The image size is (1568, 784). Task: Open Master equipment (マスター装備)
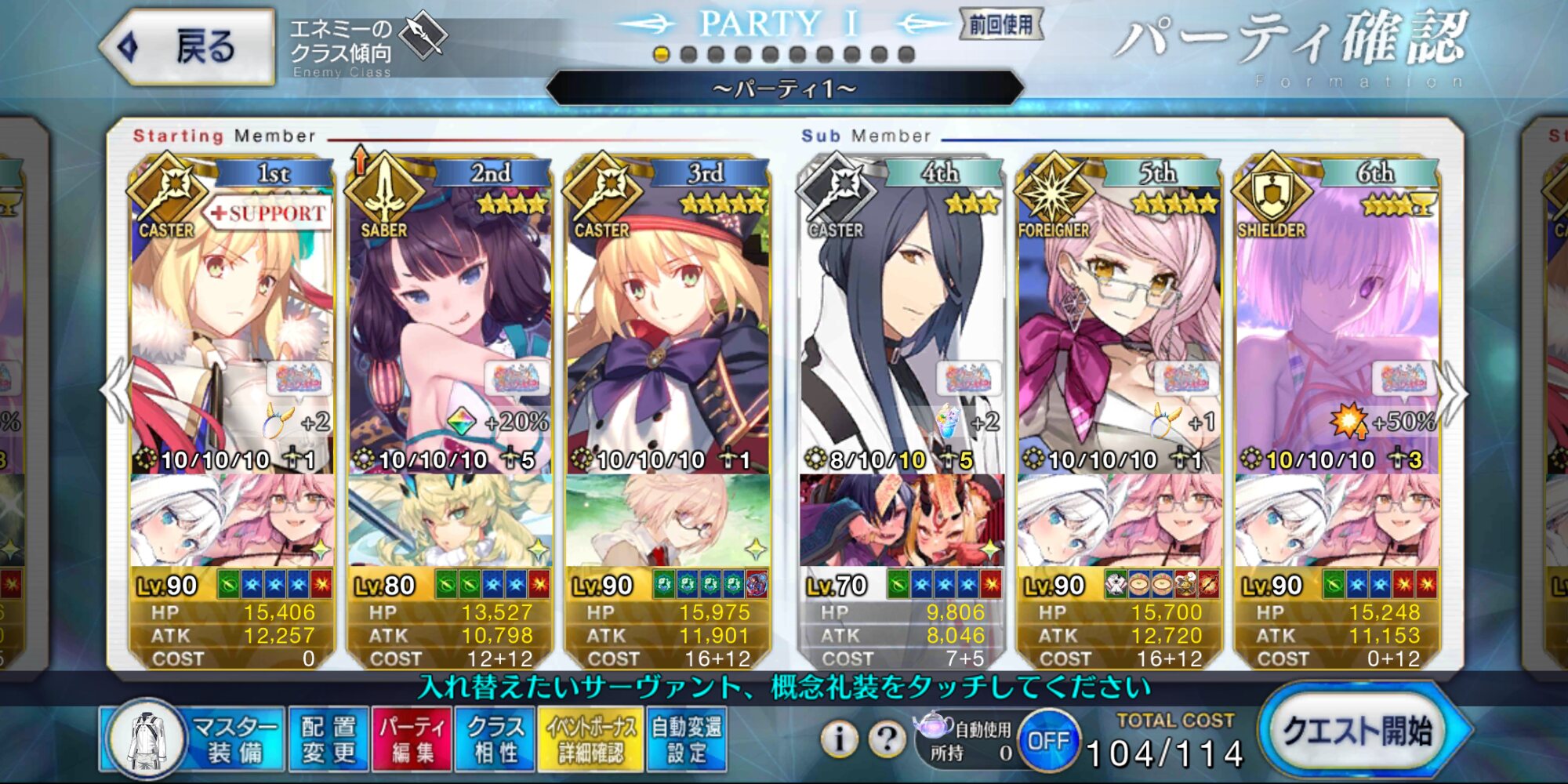click(x=196, y=739)
